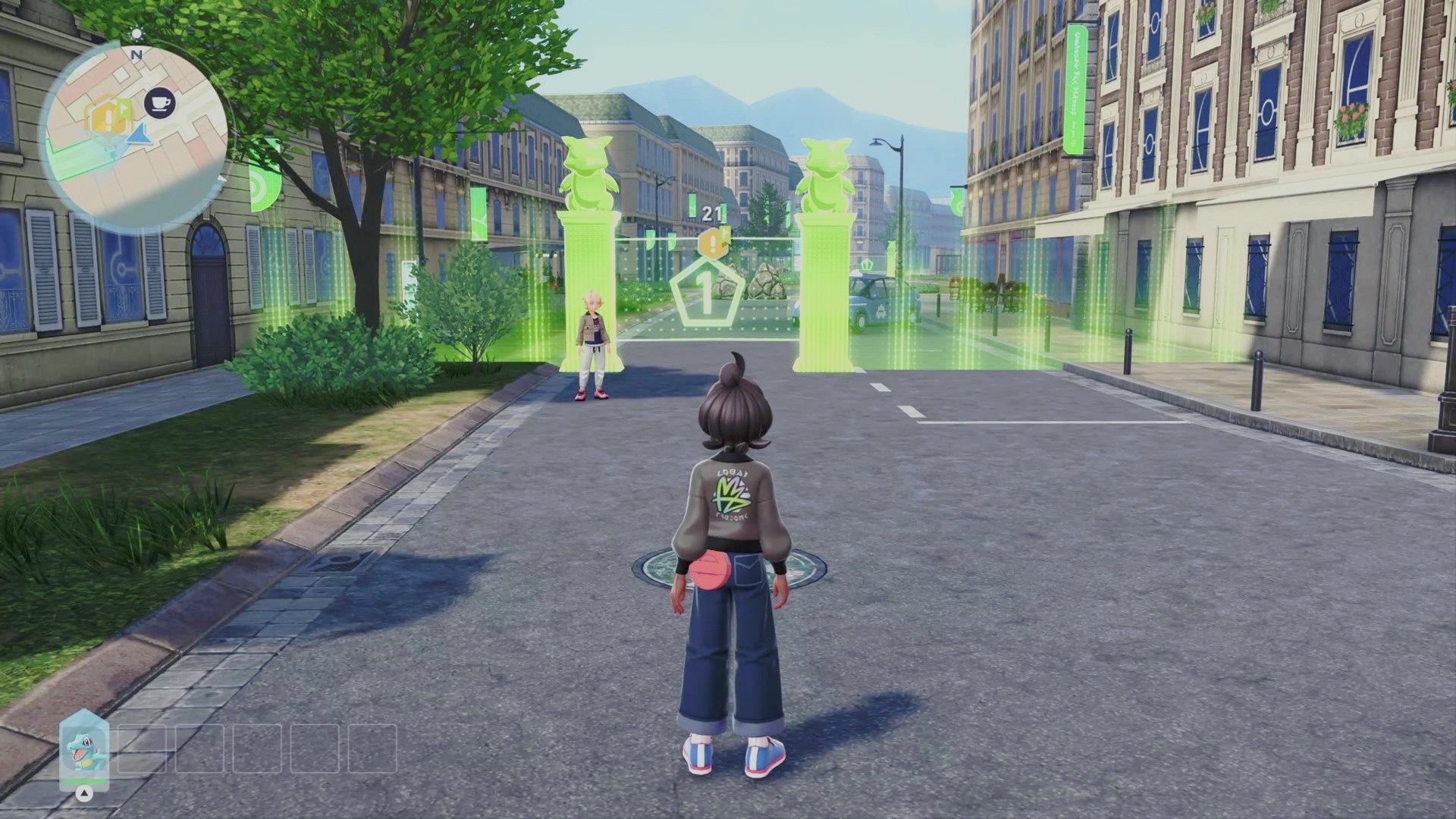Select the yellow exclamation quest marker on minimap
The width and height of the screenshot is (1456, 819).
(104, 117)
